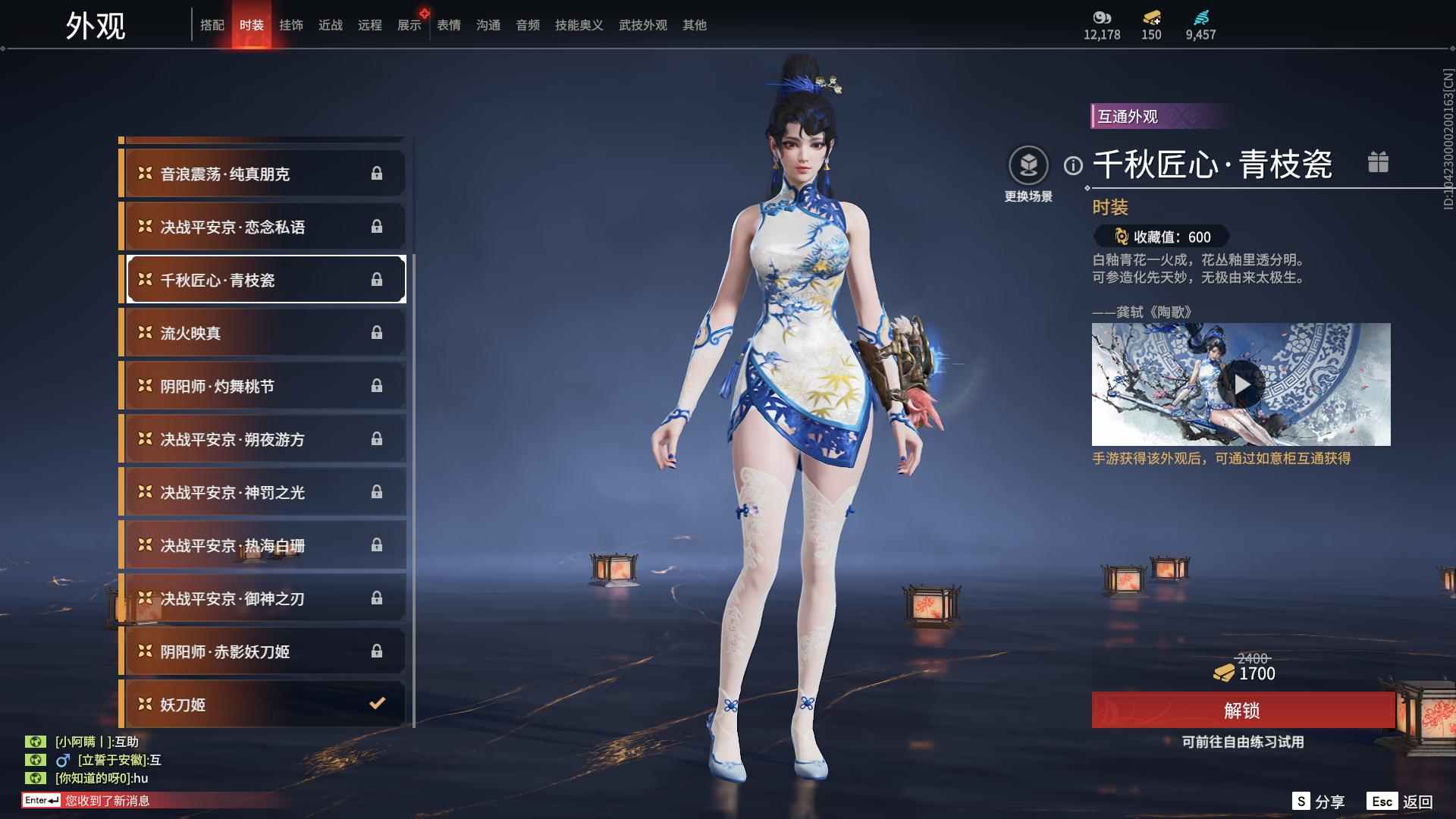This screenshot has width=1456, height=819.
Task: Click the lock icon on 流火映真
Action: pyautogui.click(x=378, y=332)
